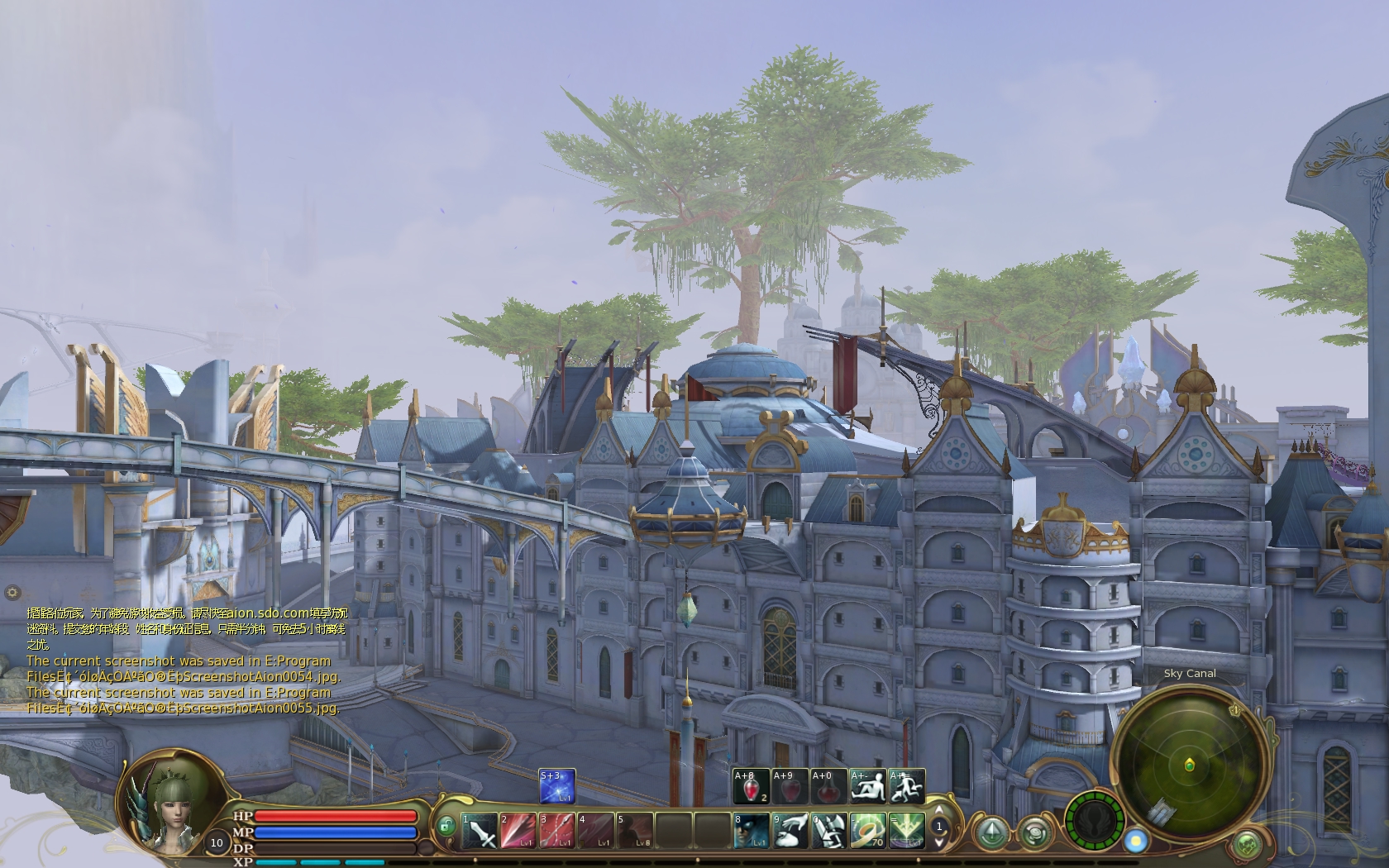Toggle the green hotbar lock button
Screen dimensions: 1389x868
coord(446,826)
